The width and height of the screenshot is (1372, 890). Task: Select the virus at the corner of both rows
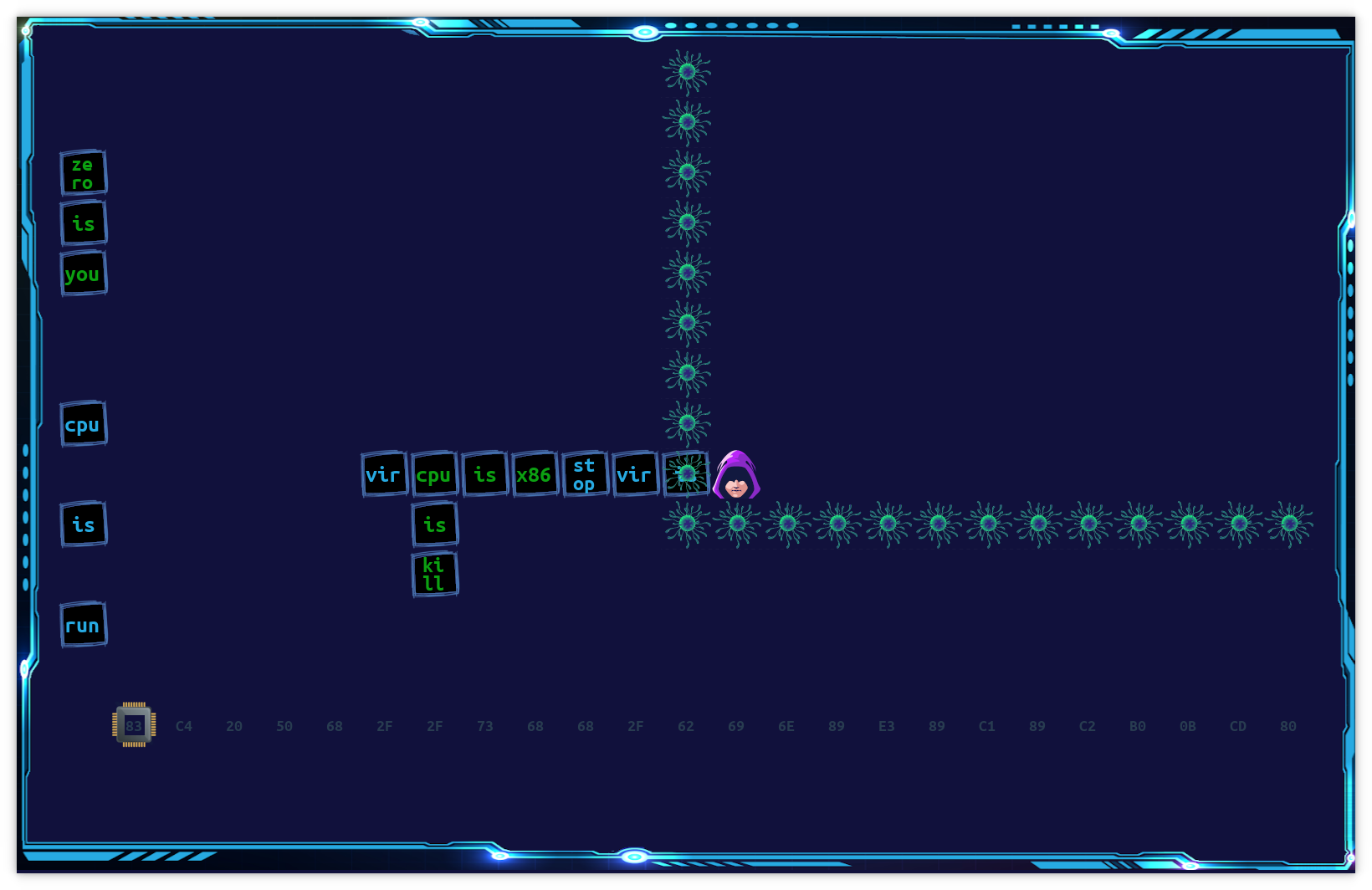point(686,523)
